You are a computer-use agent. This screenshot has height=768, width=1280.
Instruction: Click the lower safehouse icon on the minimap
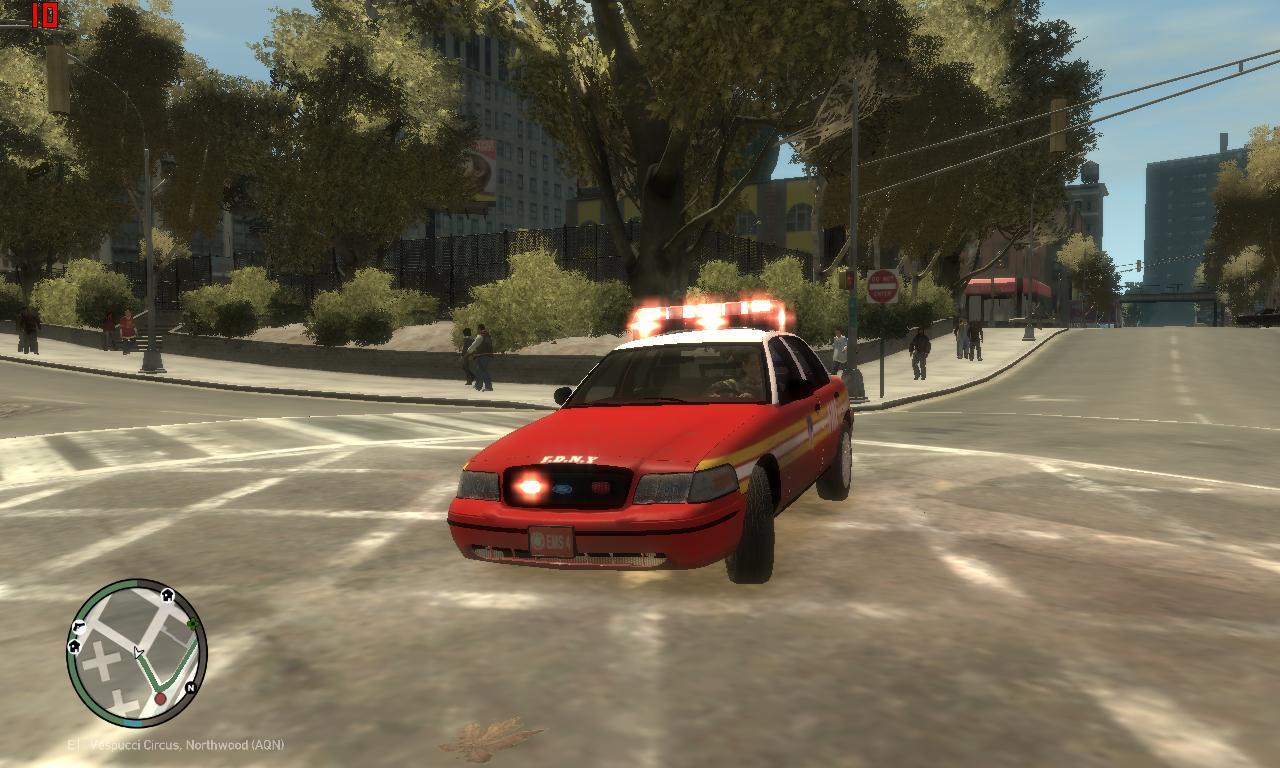75,645
